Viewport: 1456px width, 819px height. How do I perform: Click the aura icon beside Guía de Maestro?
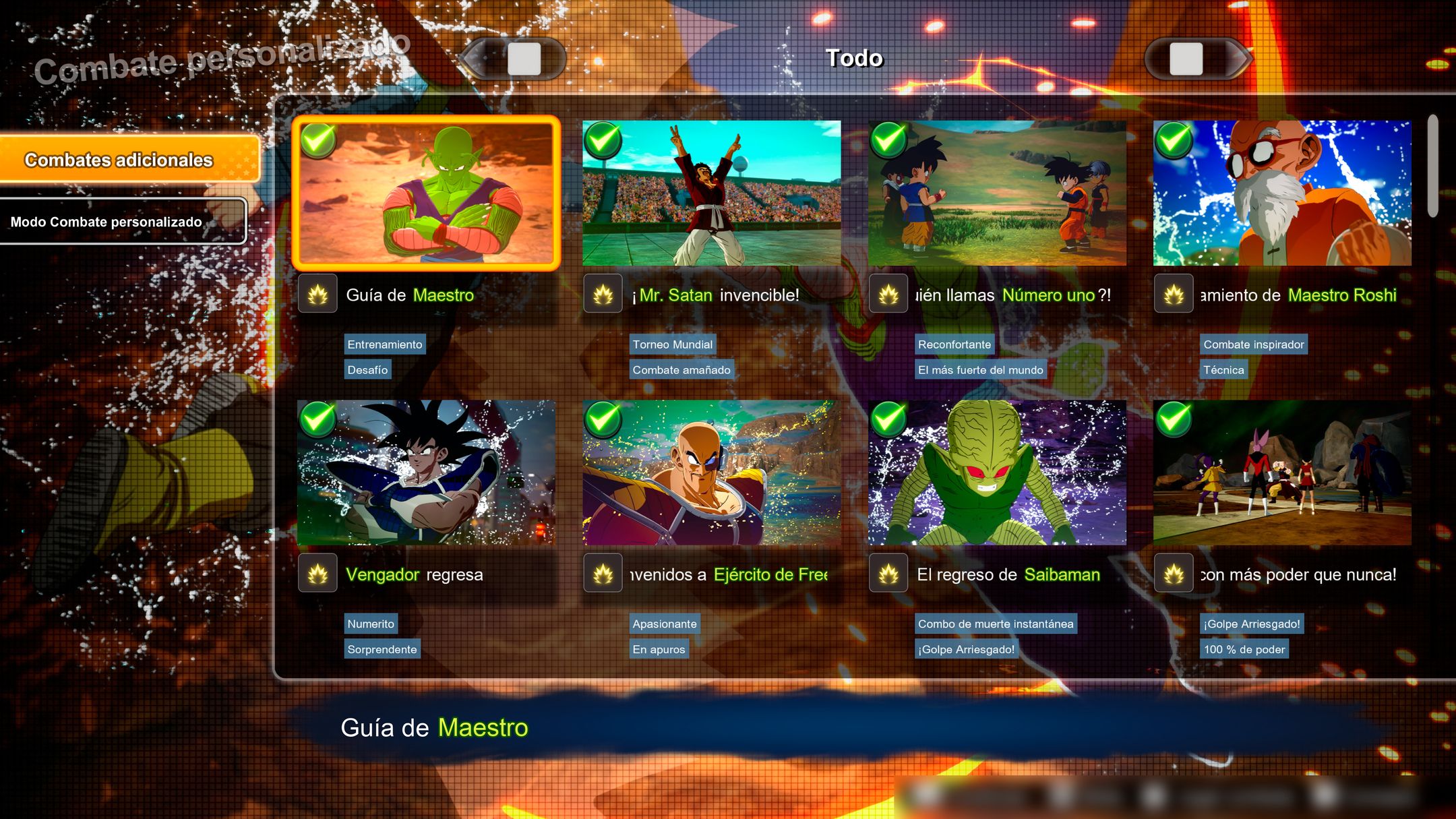[x=317, y=295]
